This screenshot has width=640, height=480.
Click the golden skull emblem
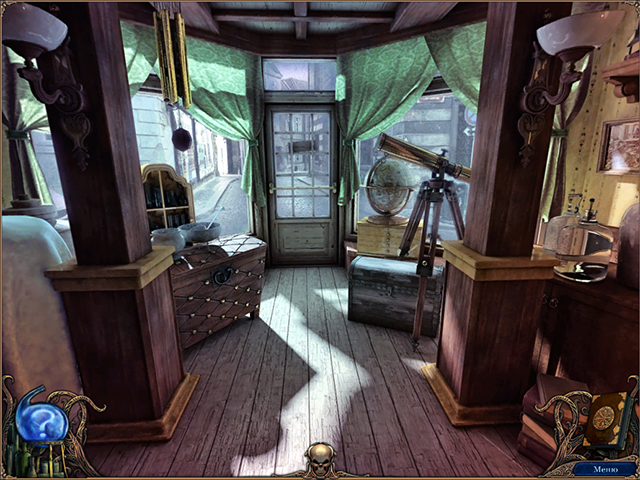(x=321, y=461)
